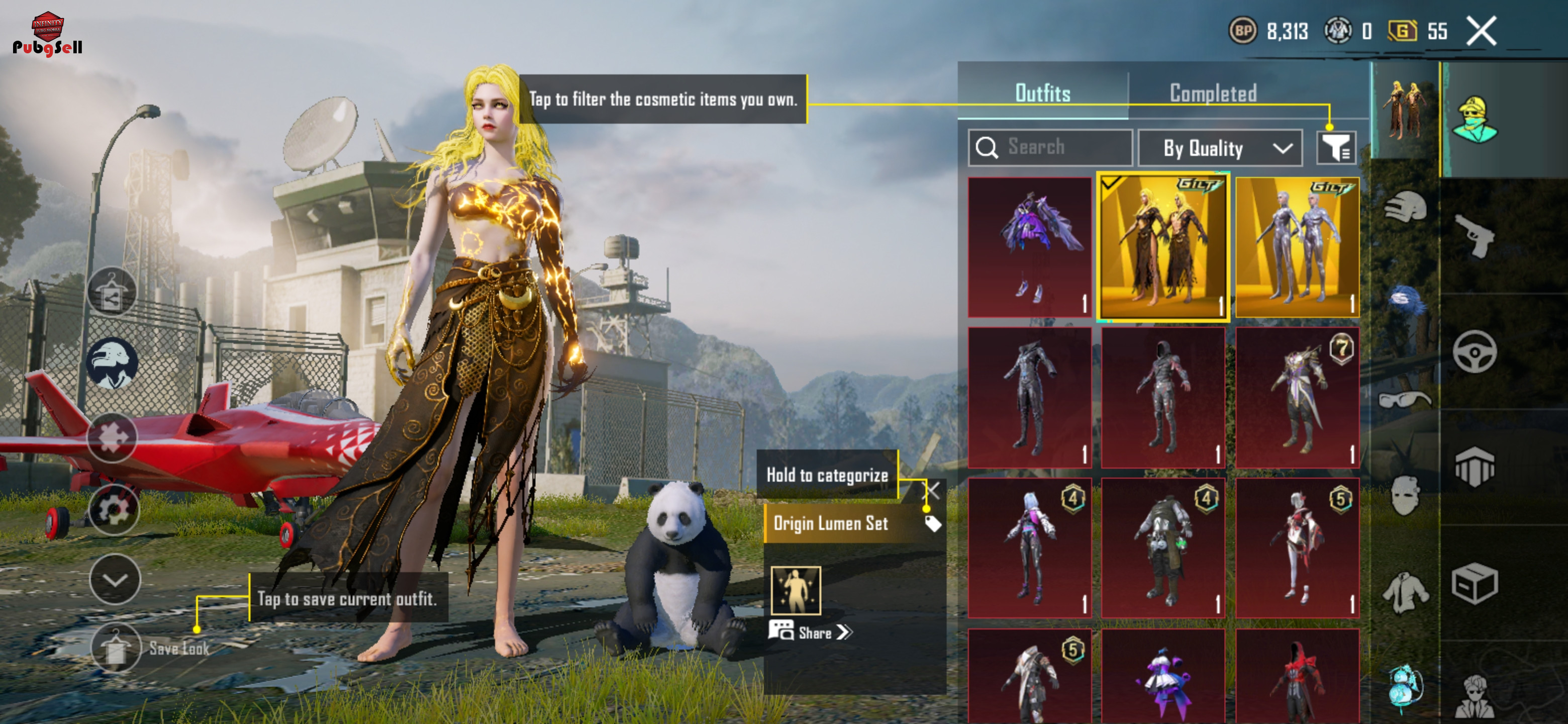The height and width of the screenshot is (724, 1568).
Task: Collapse the side menu with down arrow
Action: tap(115, 579)
